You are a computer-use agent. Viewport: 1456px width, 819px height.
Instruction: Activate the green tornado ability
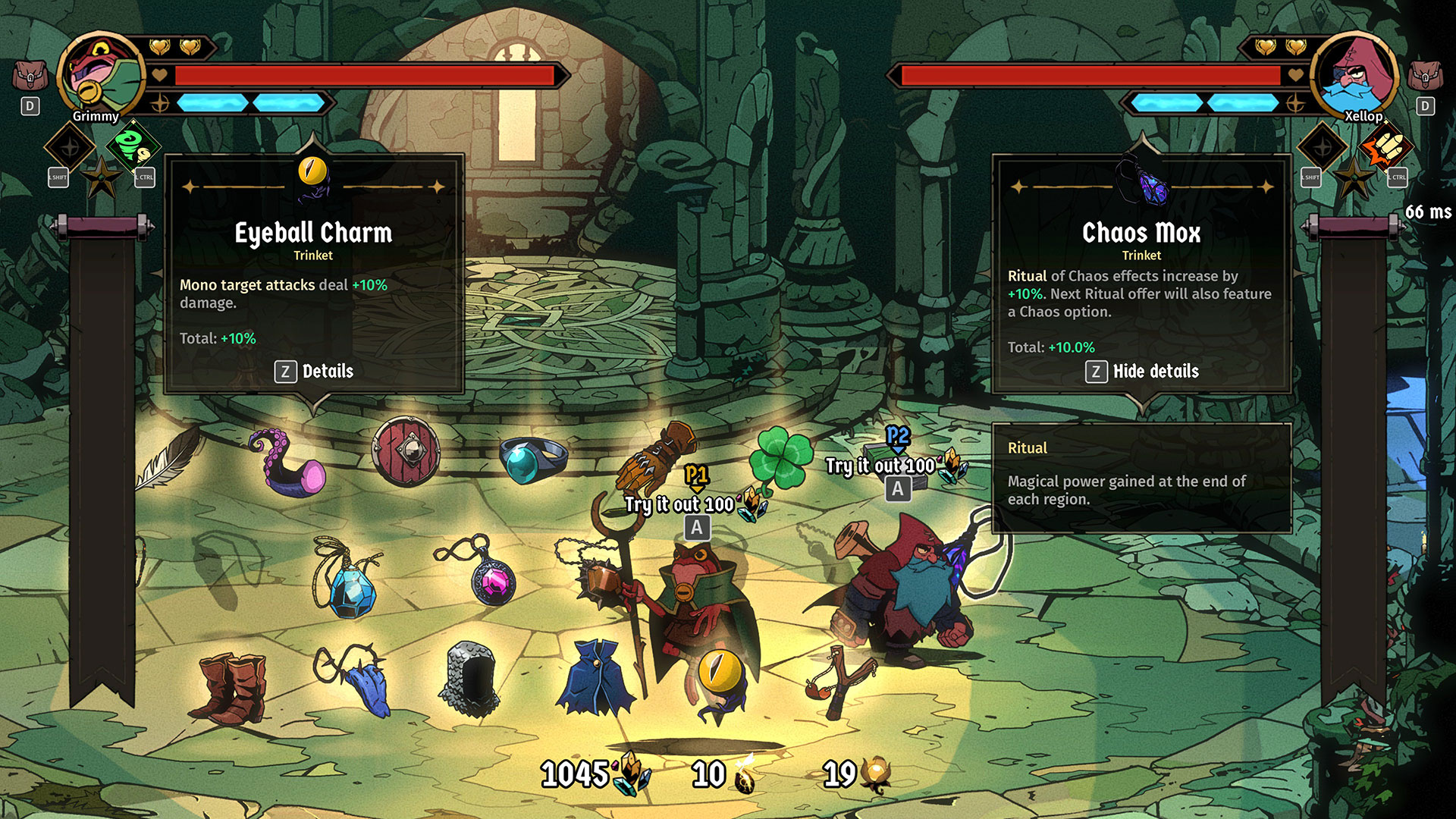coord(133,146)
